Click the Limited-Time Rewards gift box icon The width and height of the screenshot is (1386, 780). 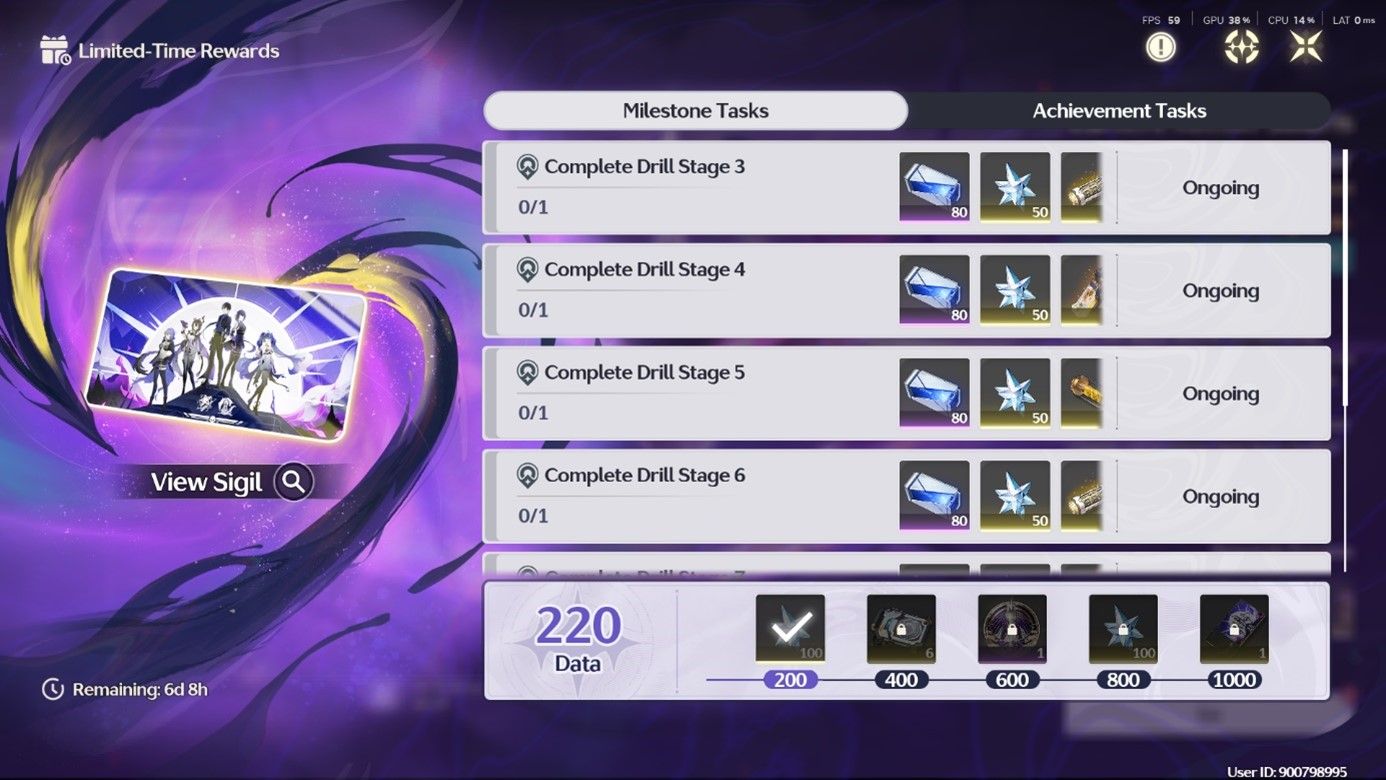tap(53, 48)
